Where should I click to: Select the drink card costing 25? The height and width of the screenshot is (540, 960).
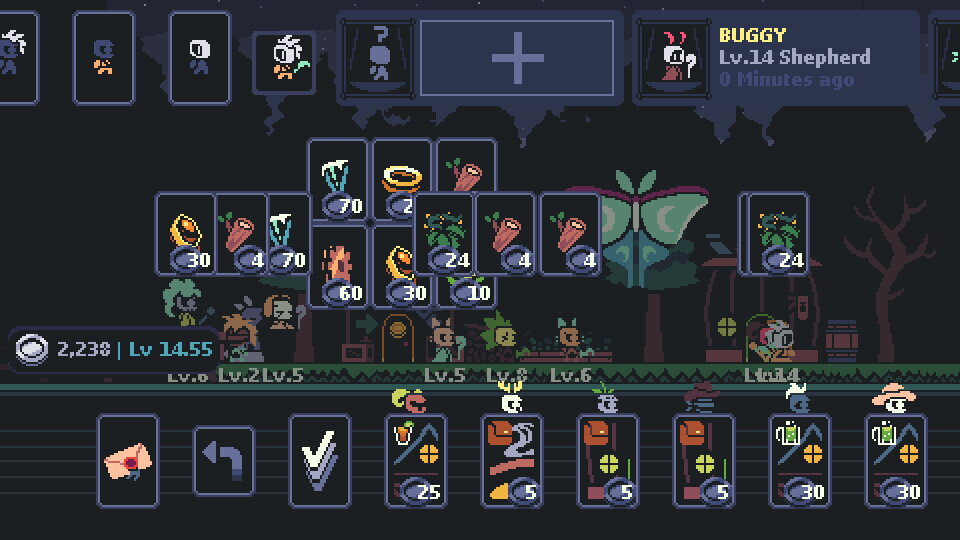pos(416,460)
